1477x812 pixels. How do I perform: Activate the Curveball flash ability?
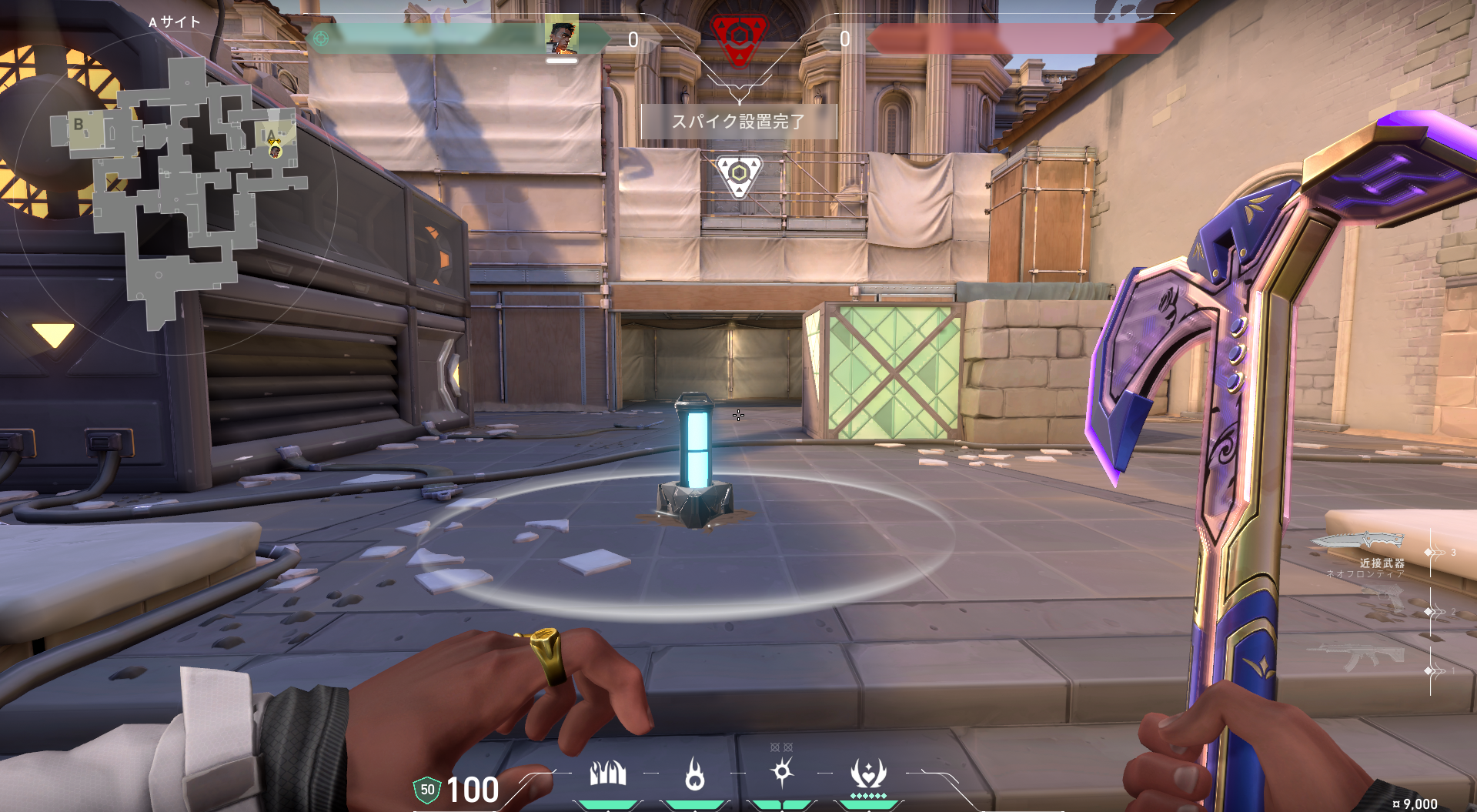click(x=782, y=771)
